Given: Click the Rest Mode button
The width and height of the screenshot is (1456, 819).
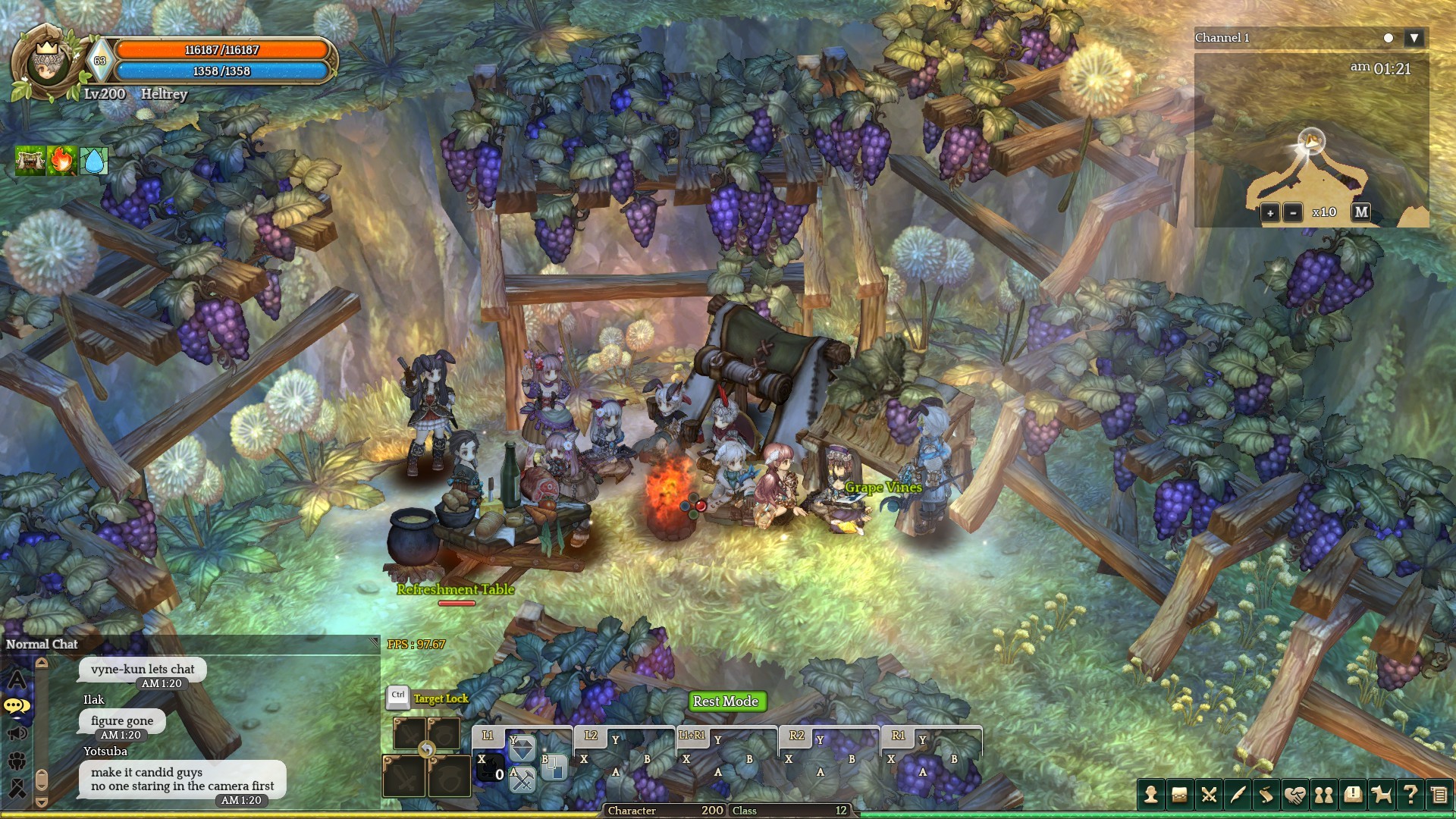Looking at the screenshot, I should pyautogui.click(x=726, y=701).
